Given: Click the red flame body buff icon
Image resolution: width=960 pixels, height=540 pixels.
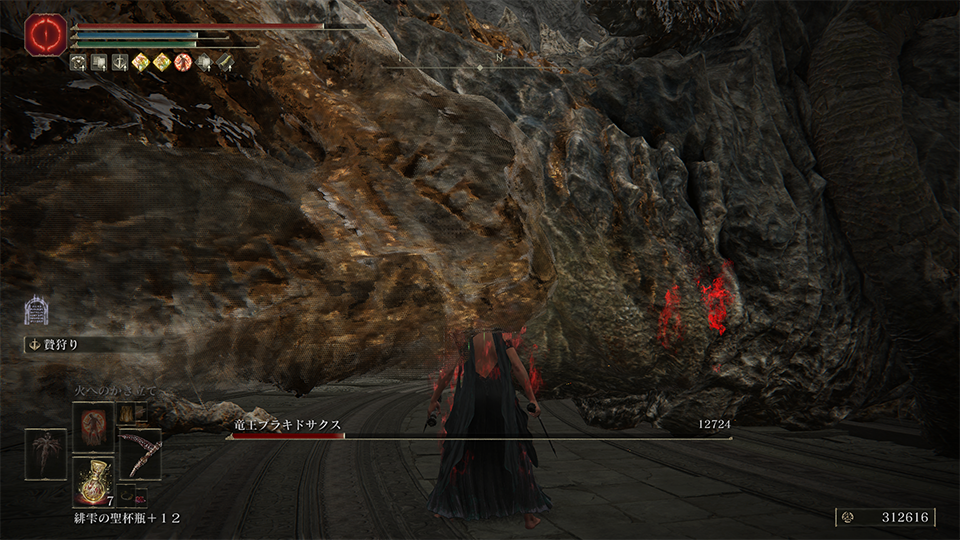Looking at the screenshot, I should 183,62.
